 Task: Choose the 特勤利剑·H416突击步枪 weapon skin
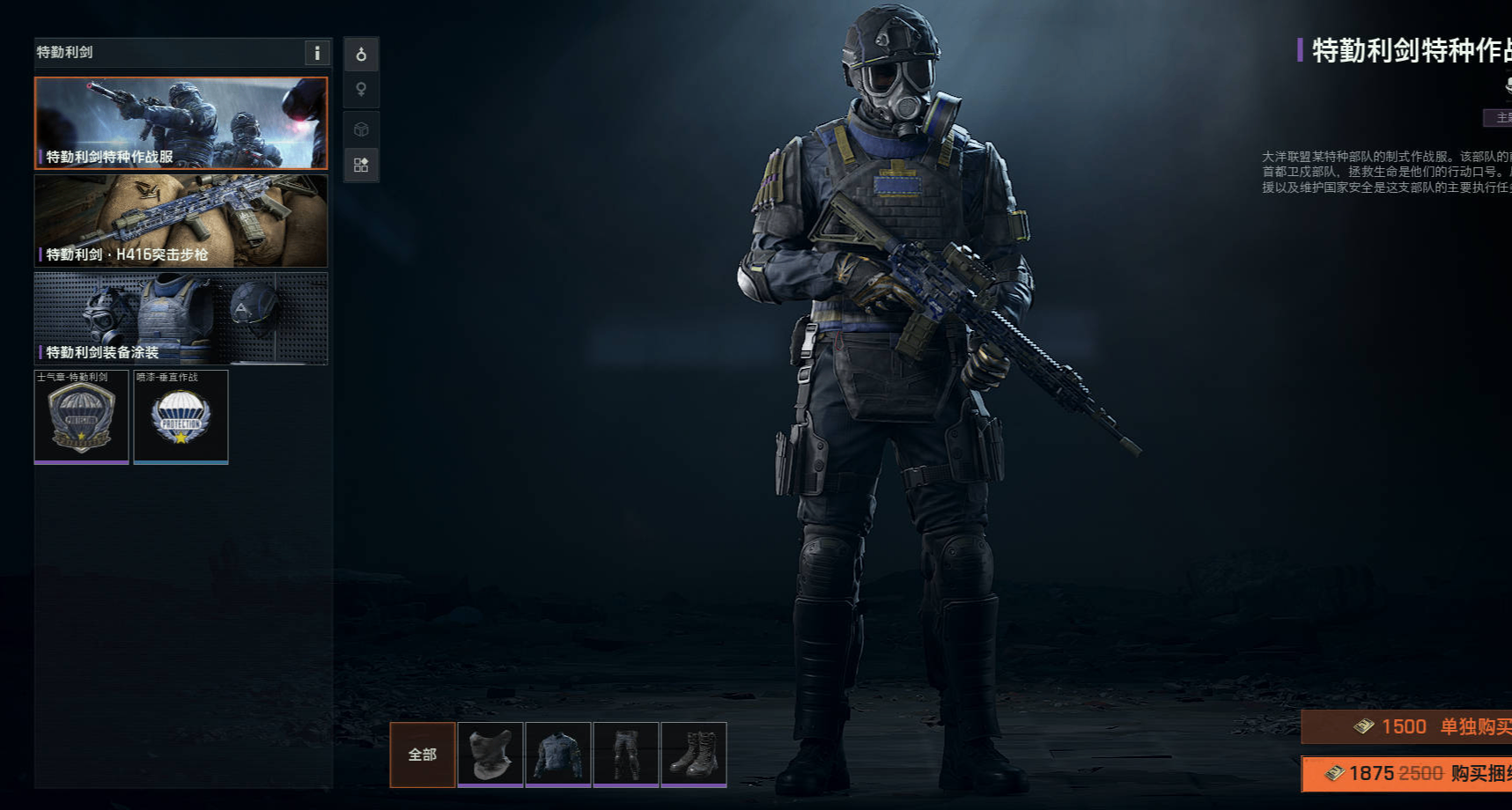point(181,221)
